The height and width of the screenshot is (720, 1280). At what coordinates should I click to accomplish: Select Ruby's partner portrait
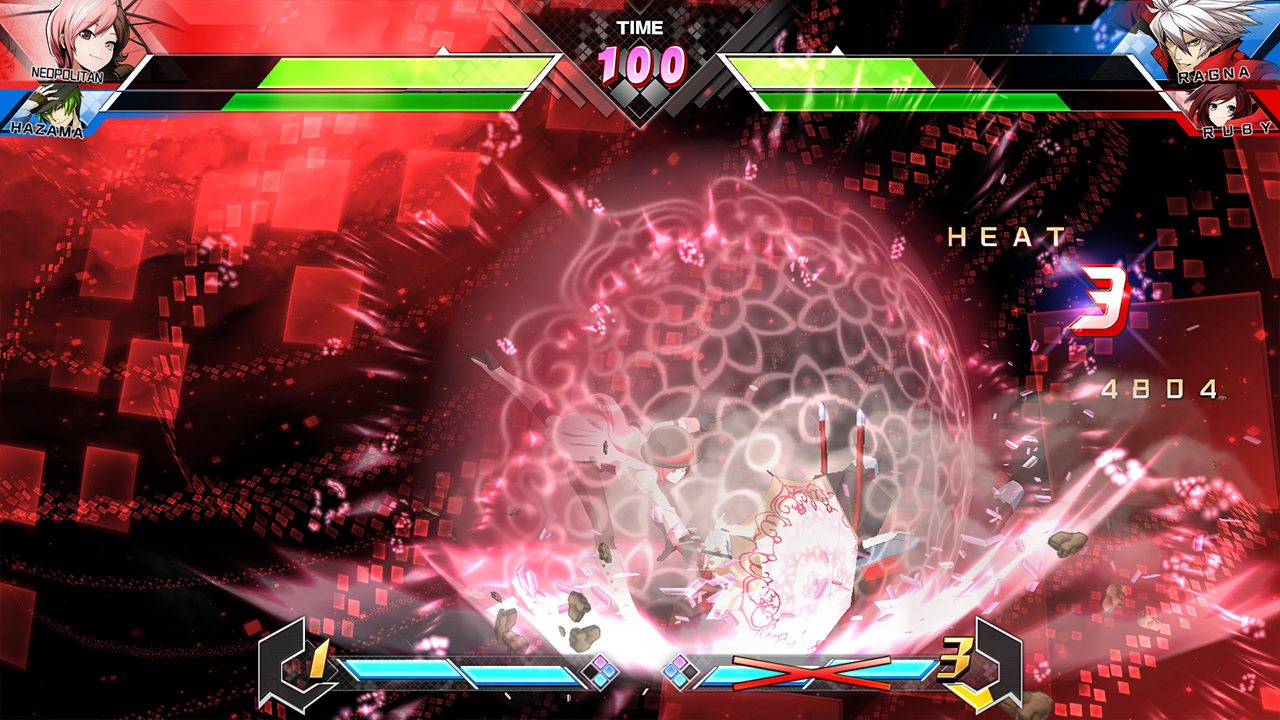point(1224,107)
